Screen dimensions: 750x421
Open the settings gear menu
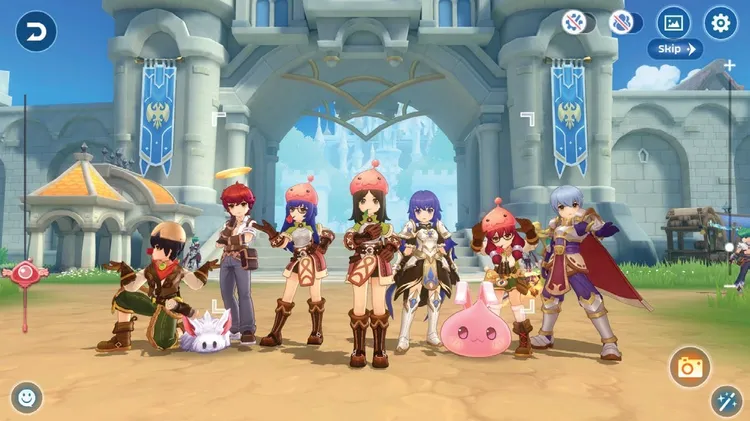coord(720,22)
